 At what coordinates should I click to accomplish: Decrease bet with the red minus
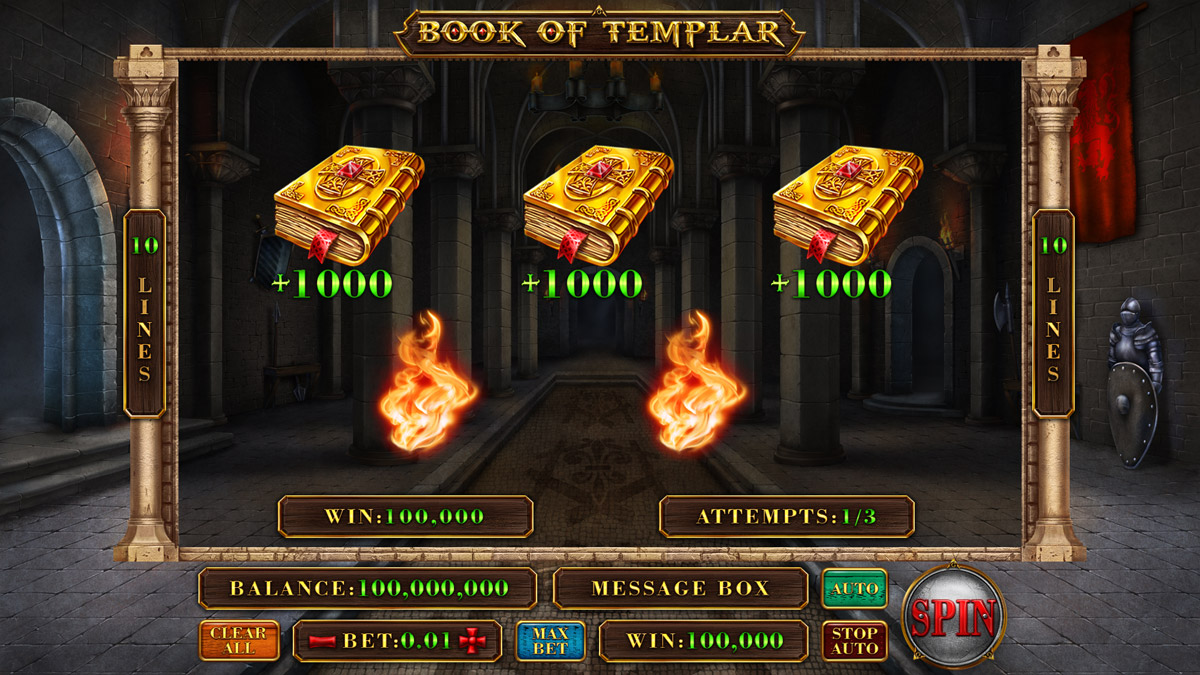(322, 642)
